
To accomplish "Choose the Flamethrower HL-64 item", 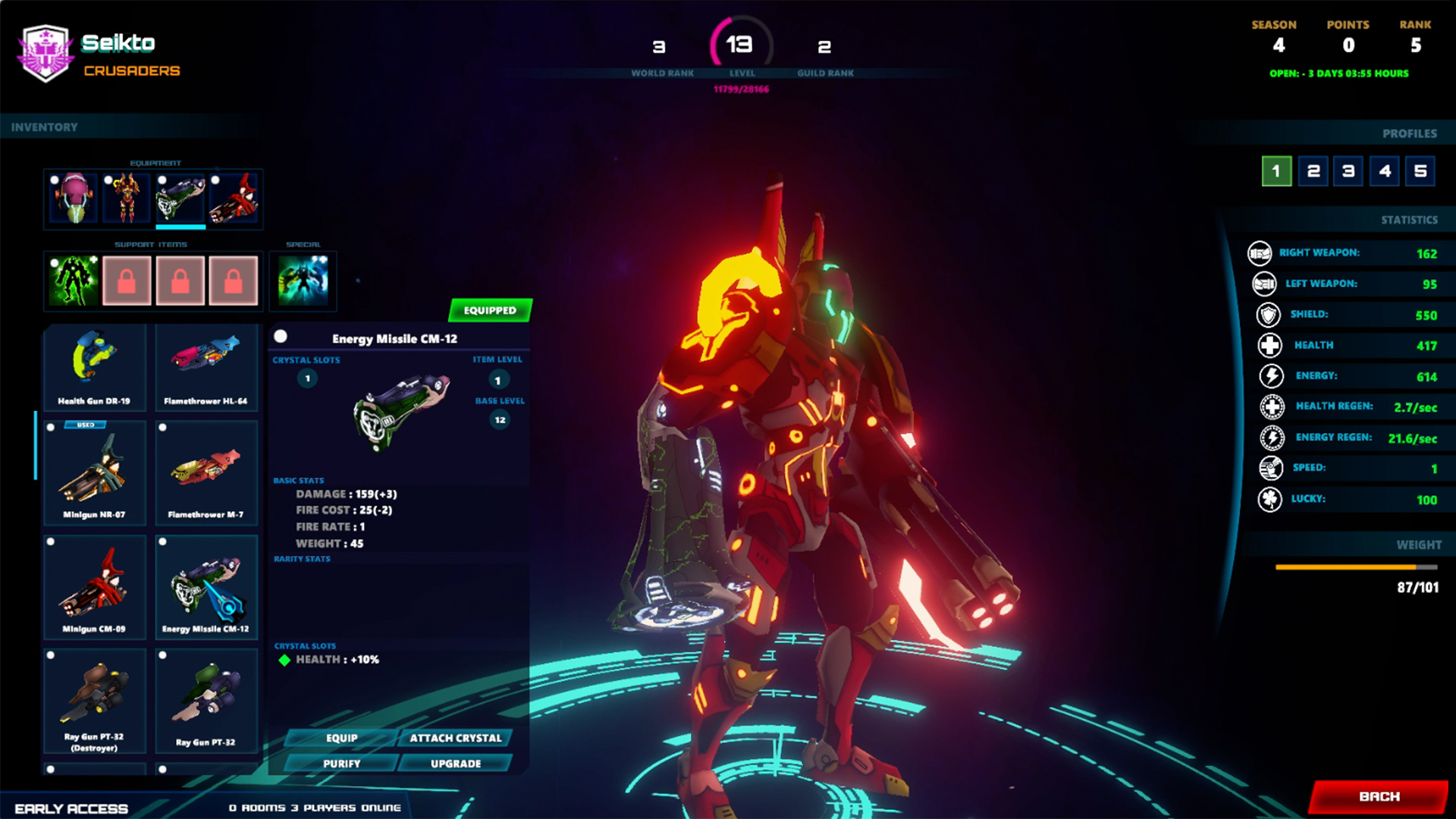I will tap(206, 367).
